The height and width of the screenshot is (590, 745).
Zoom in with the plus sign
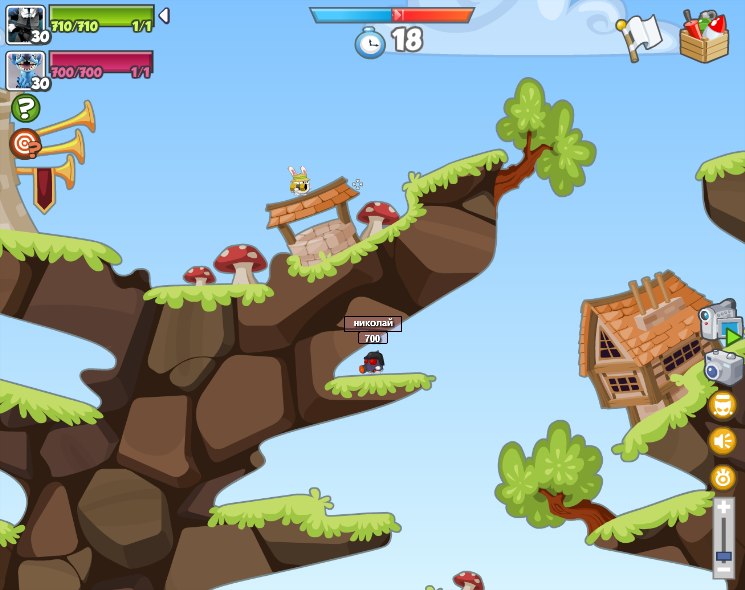(723, 509)
